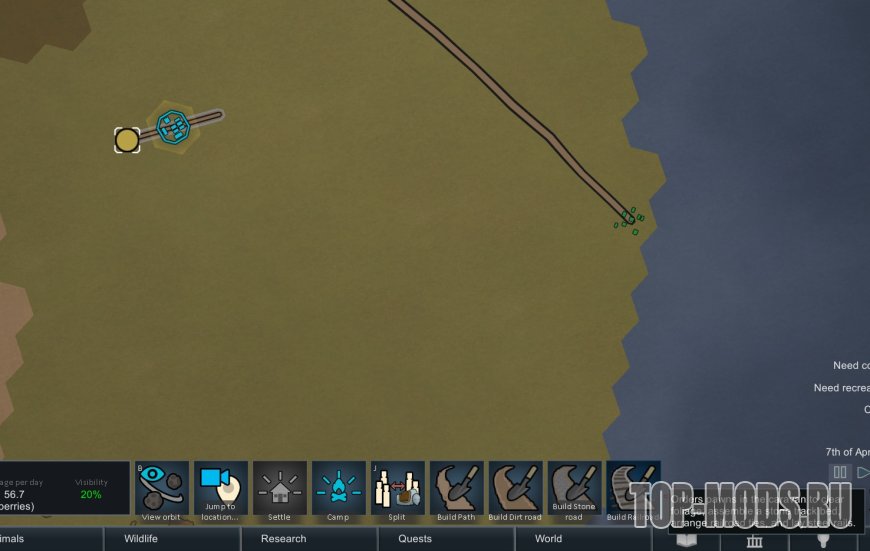
Task: Click the columned building icon in bottom bar
Action: [755, 541]
